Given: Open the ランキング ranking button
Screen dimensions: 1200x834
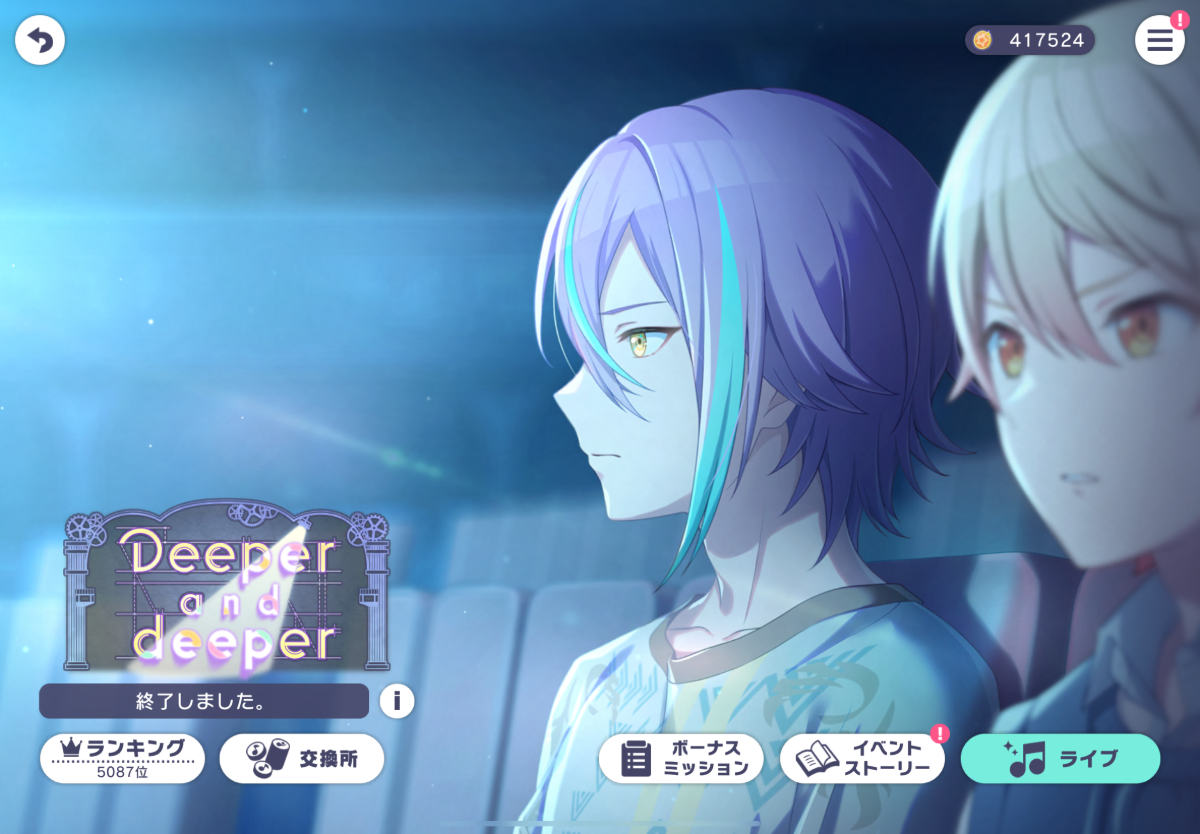Looking at the screenshot, I should click(122, 758).
